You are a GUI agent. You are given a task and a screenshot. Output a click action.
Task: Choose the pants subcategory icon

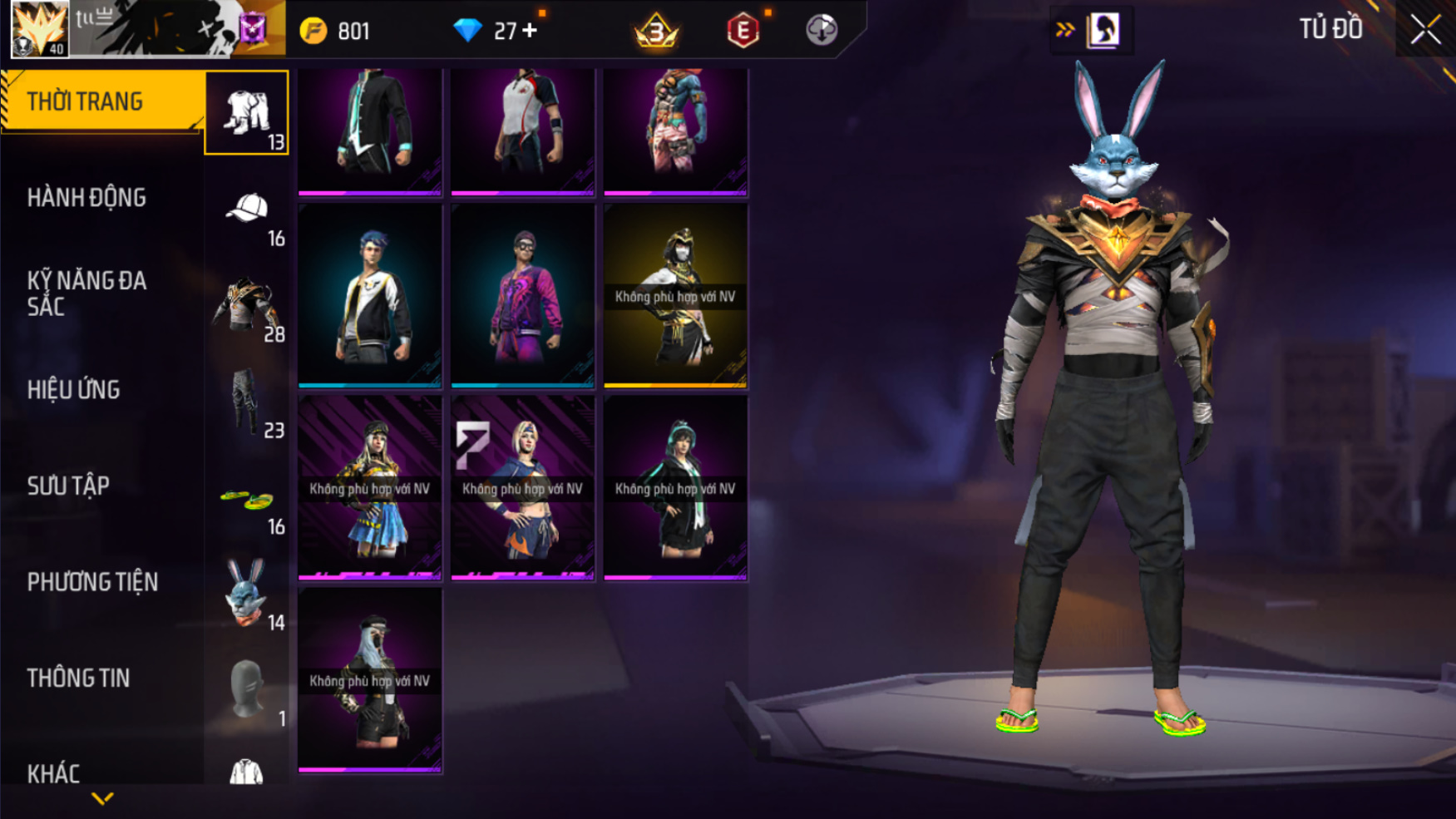(247, 402)
